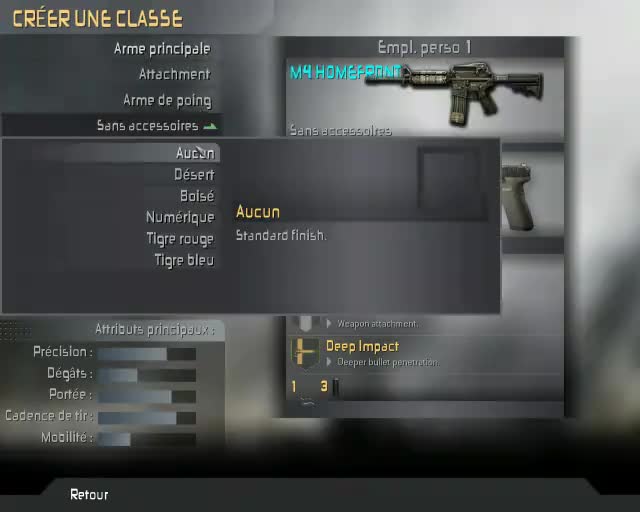640x512 pixels.
Task: Pick the Boisé camouflage
Action: pos(197,196)
